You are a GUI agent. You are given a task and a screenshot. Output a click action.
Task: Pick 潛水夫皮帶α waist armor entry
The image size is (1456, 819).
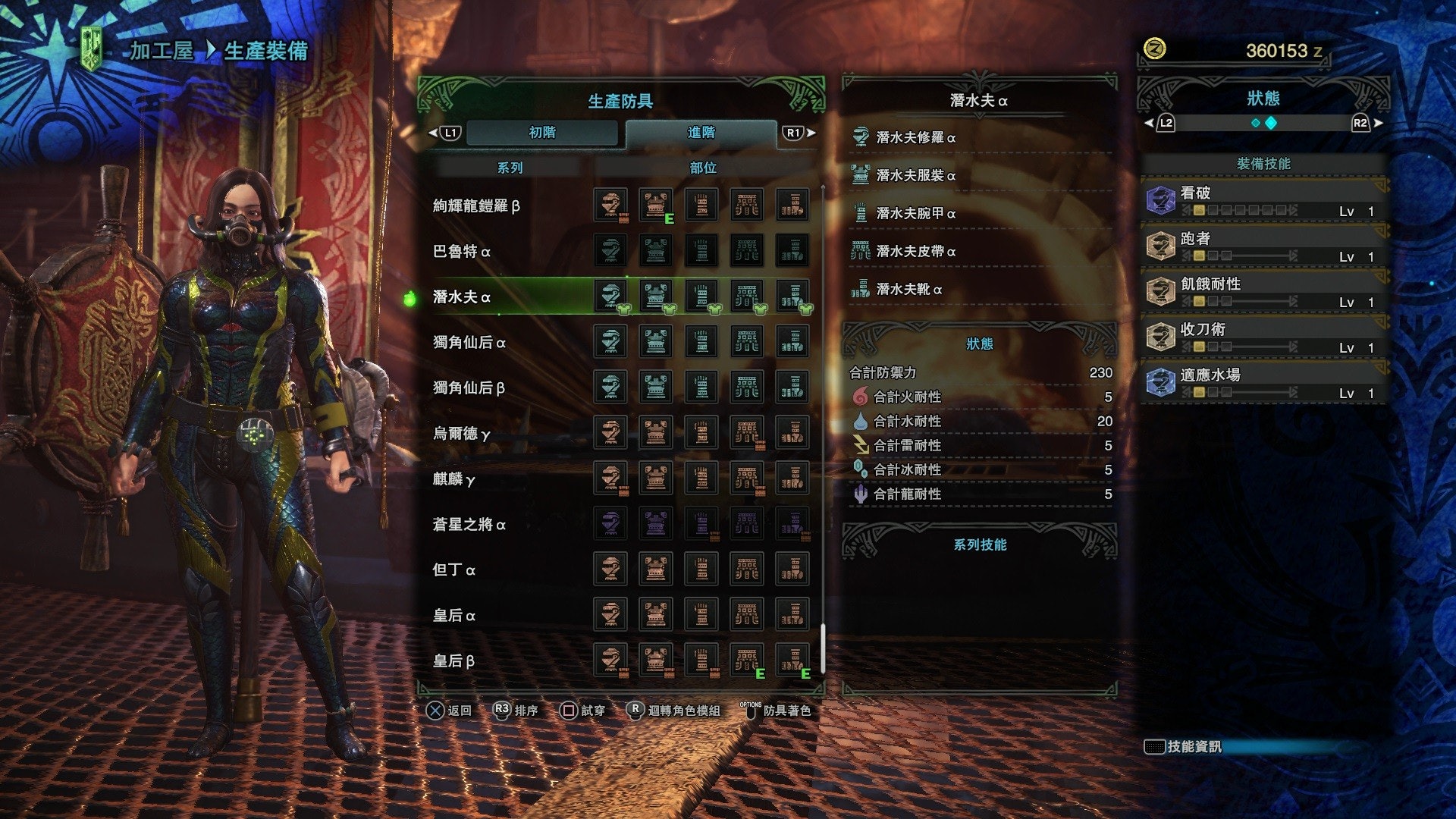point(915,251)
